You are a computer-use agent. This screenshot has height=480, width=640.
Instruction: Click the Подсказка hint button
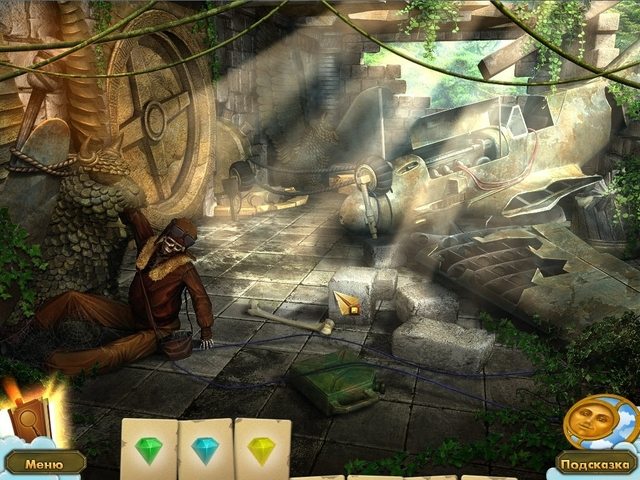(x=597, y=464)
